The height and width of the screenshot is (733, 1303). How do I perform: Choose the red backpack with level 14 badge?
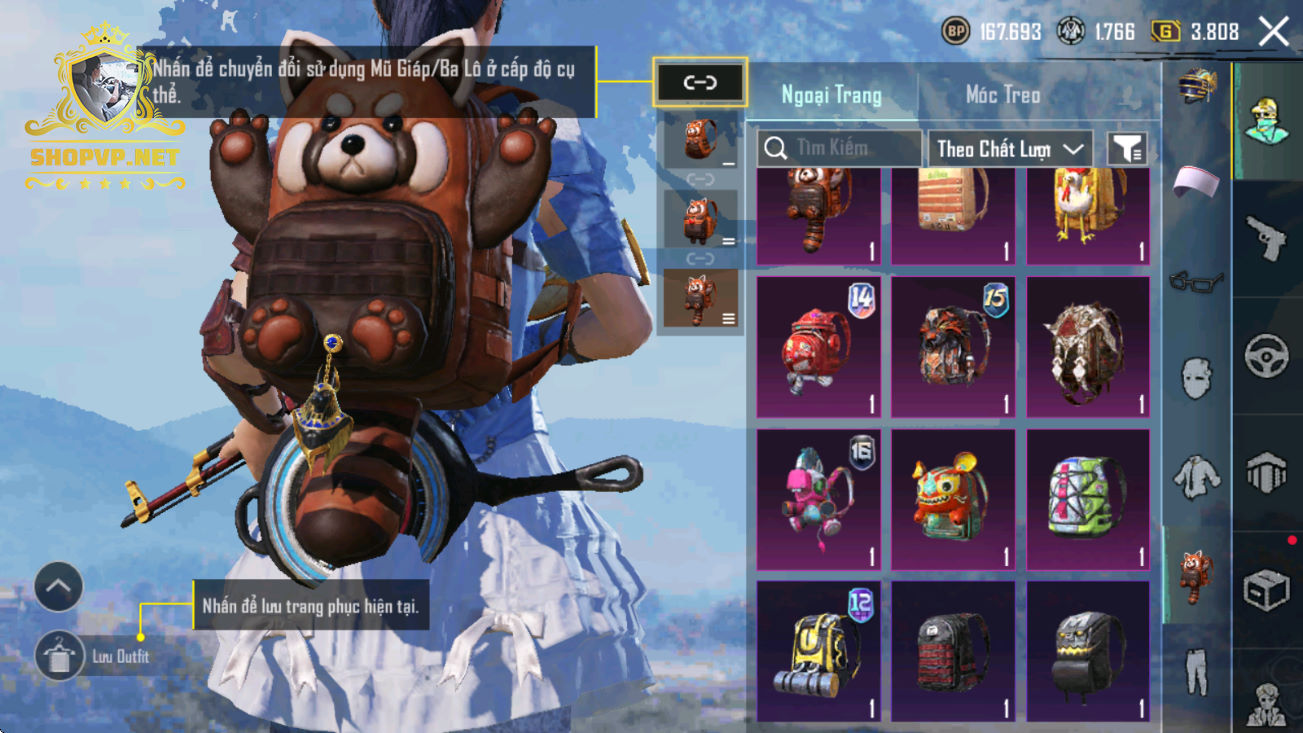point(818,347)
